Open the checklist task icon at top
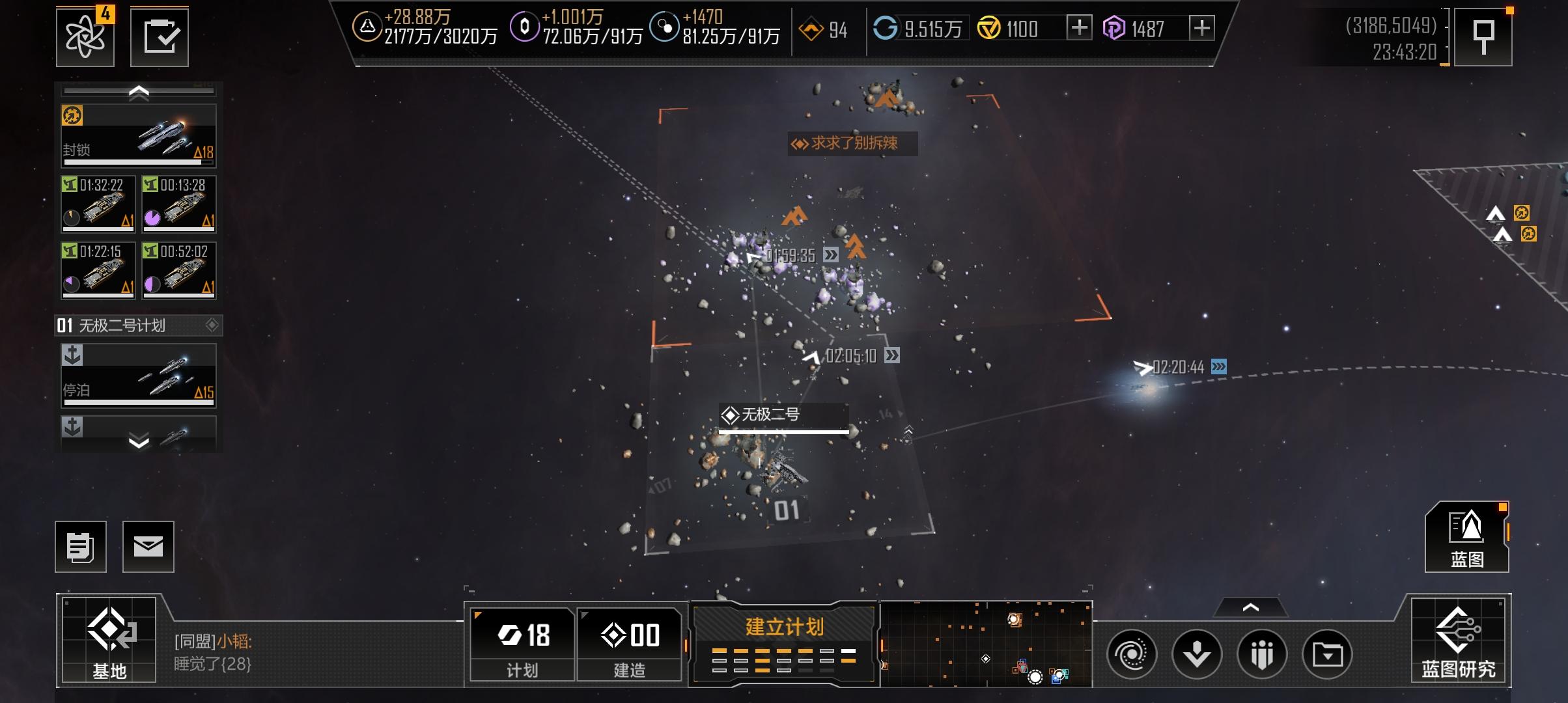 click(160, 36)
